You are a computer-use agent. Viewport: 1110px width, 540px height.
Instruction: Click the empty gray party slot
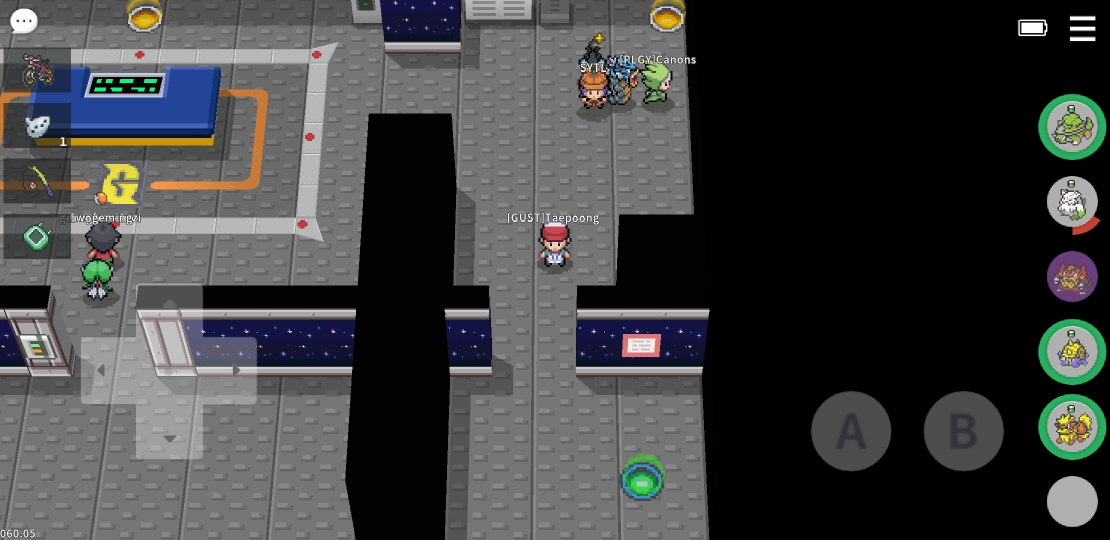pyautogui.click(x=1072, y=501)
